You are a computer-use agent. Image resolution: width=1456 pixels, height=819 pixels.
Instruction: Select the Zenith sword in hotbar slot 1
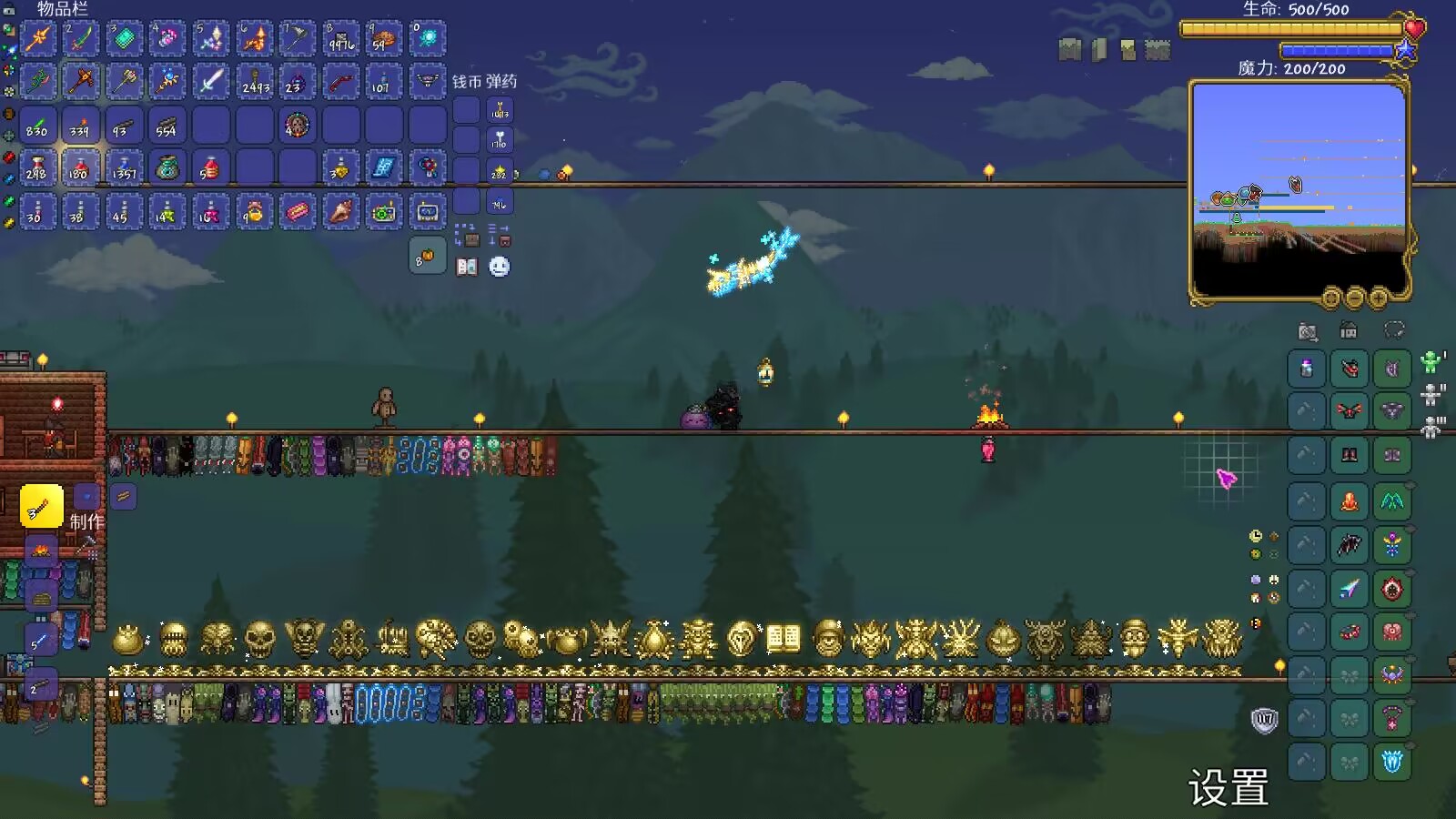pyautogui.click(x=38, y=39)
